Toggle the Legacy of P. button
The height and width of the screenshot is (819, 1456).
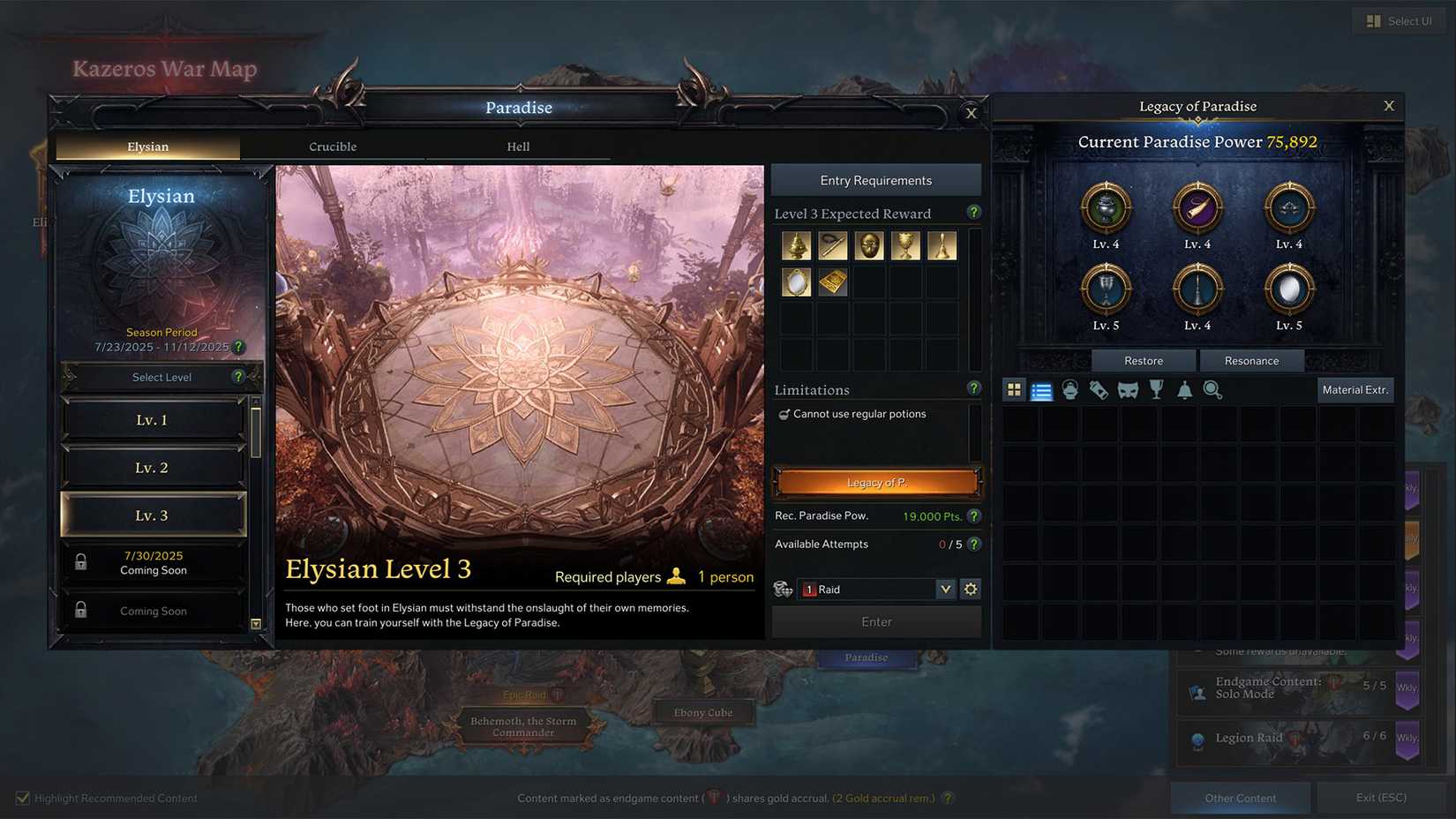point(875,482)
